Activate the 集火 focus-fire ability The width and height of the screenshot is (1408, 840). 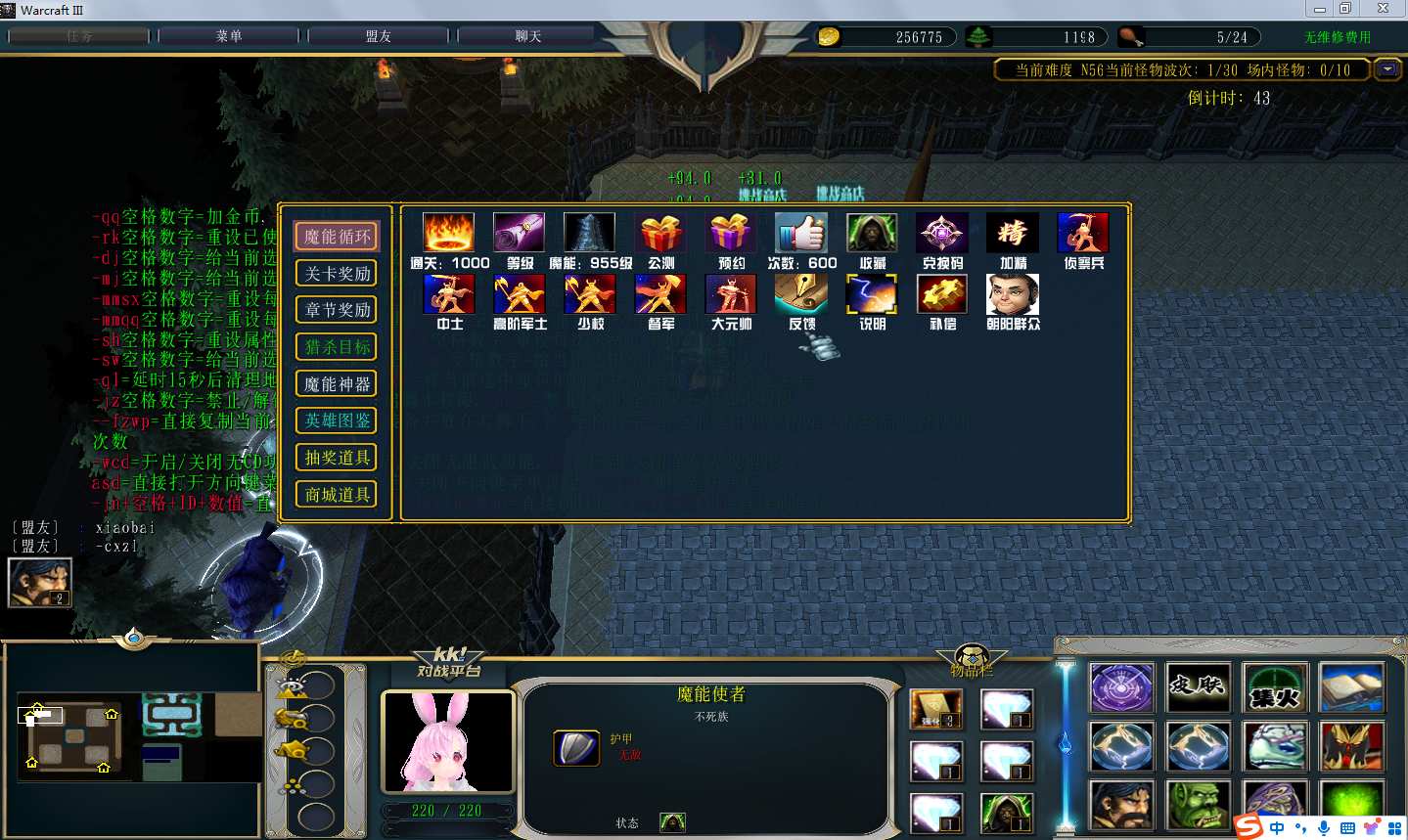coord(1274,687)
